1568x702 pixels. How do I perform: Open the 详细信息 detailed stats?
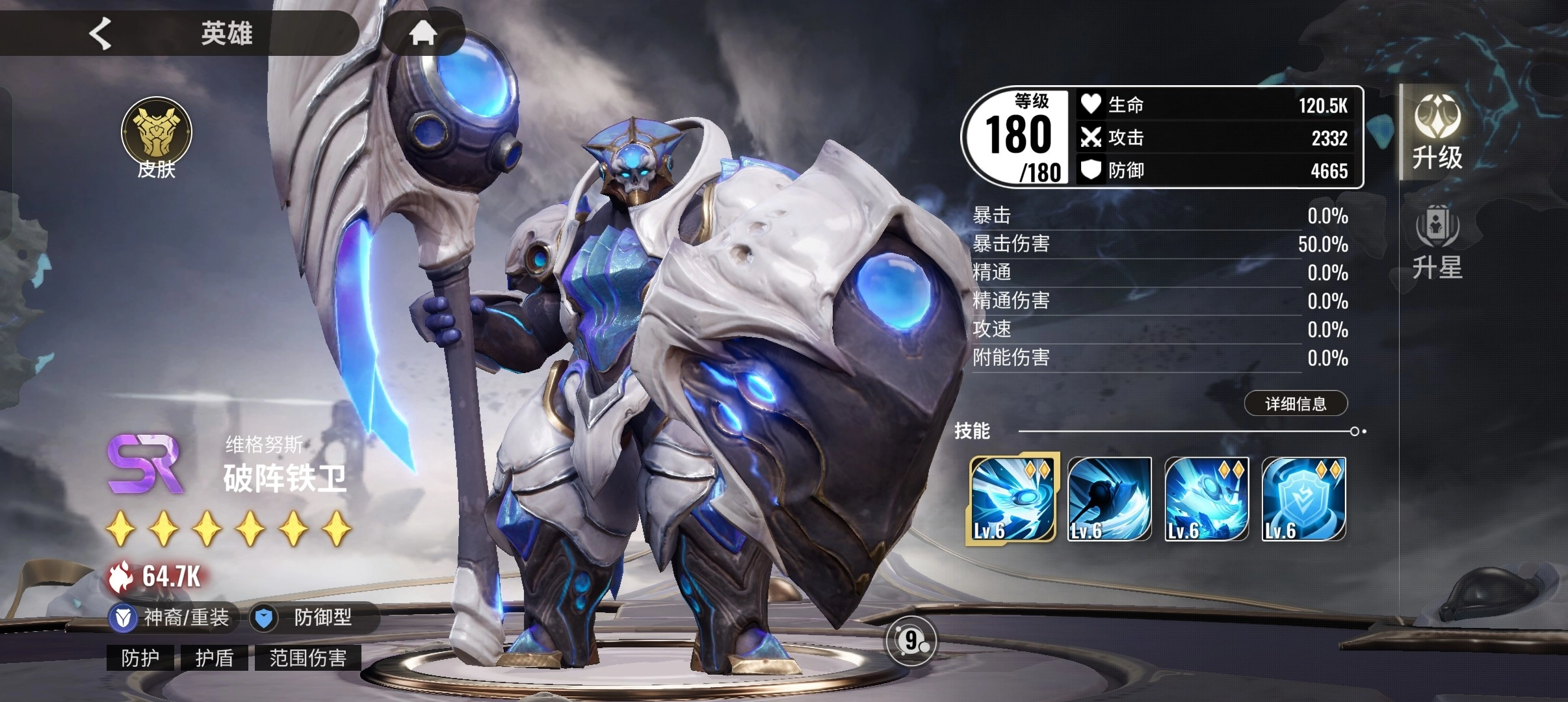(1296, 404)
